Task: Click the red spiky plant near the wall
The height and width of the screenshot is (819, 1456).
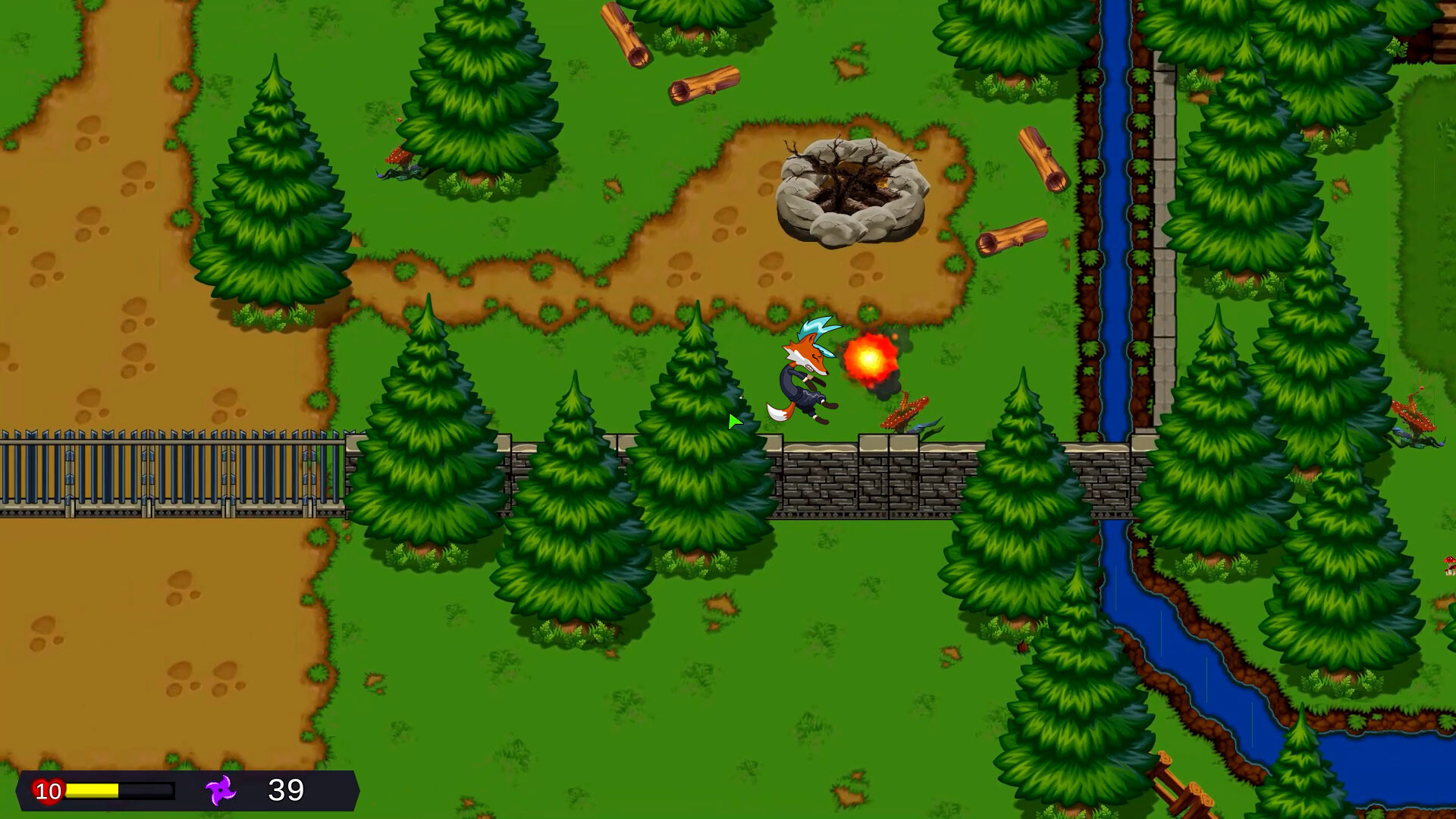Action: tap(906, 413)
